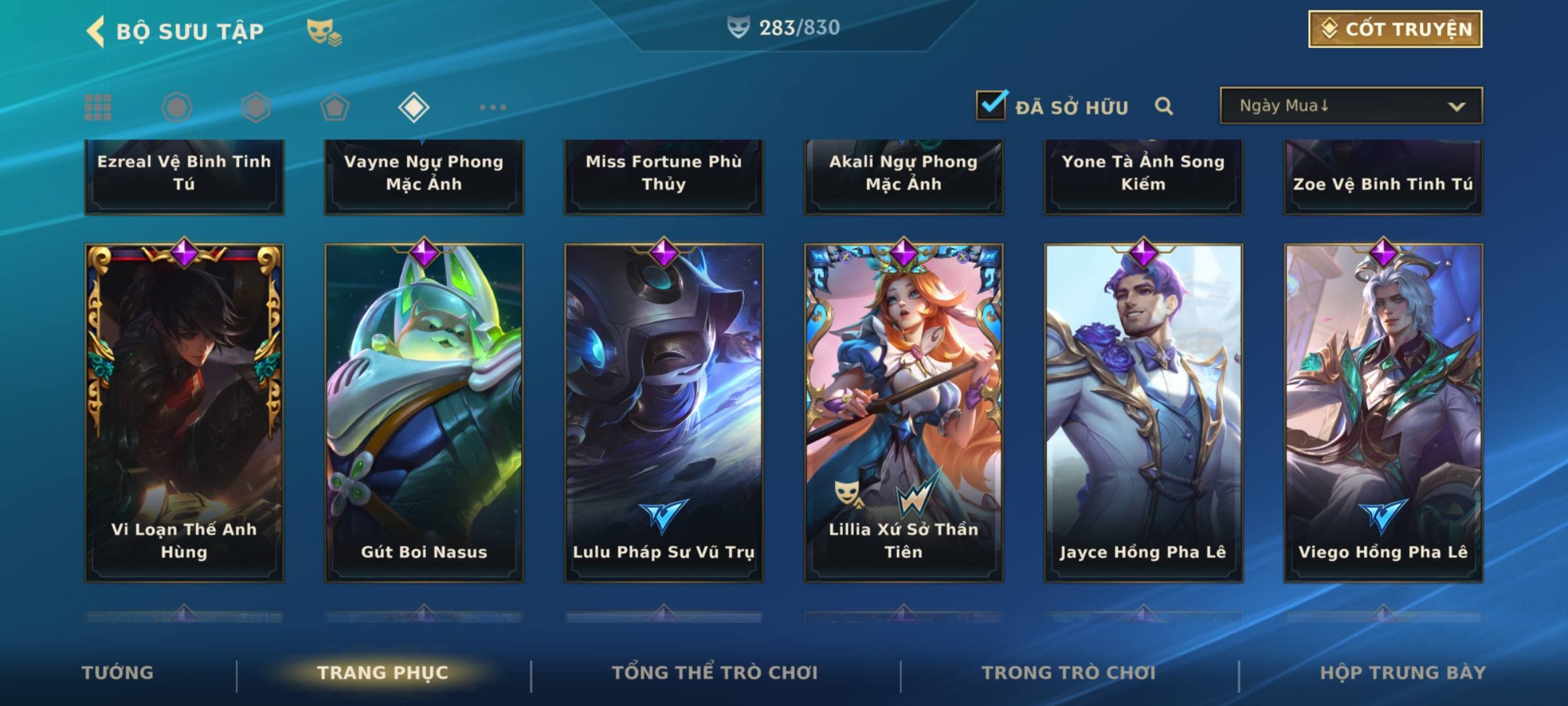Open the Trong Trò Chơi tab
This screenshot has width=1568, height=706.
pyautogui.click(x=1069, y=673)
